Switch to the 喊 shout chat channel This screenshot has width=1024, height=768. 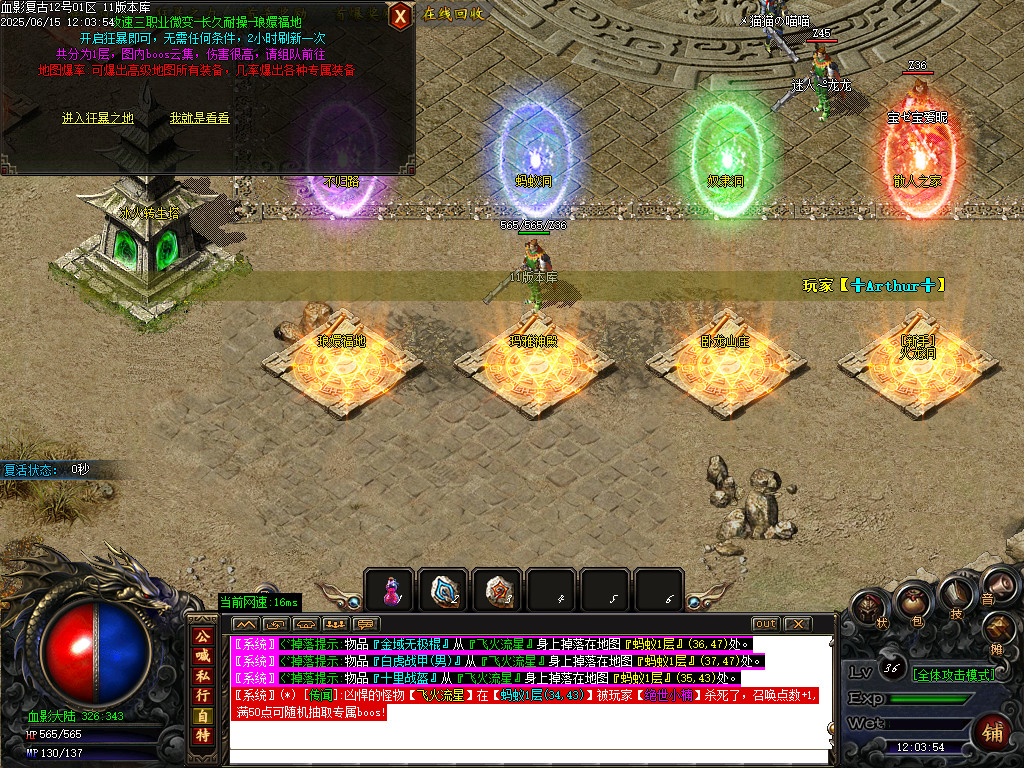click(x=202, y=655)
